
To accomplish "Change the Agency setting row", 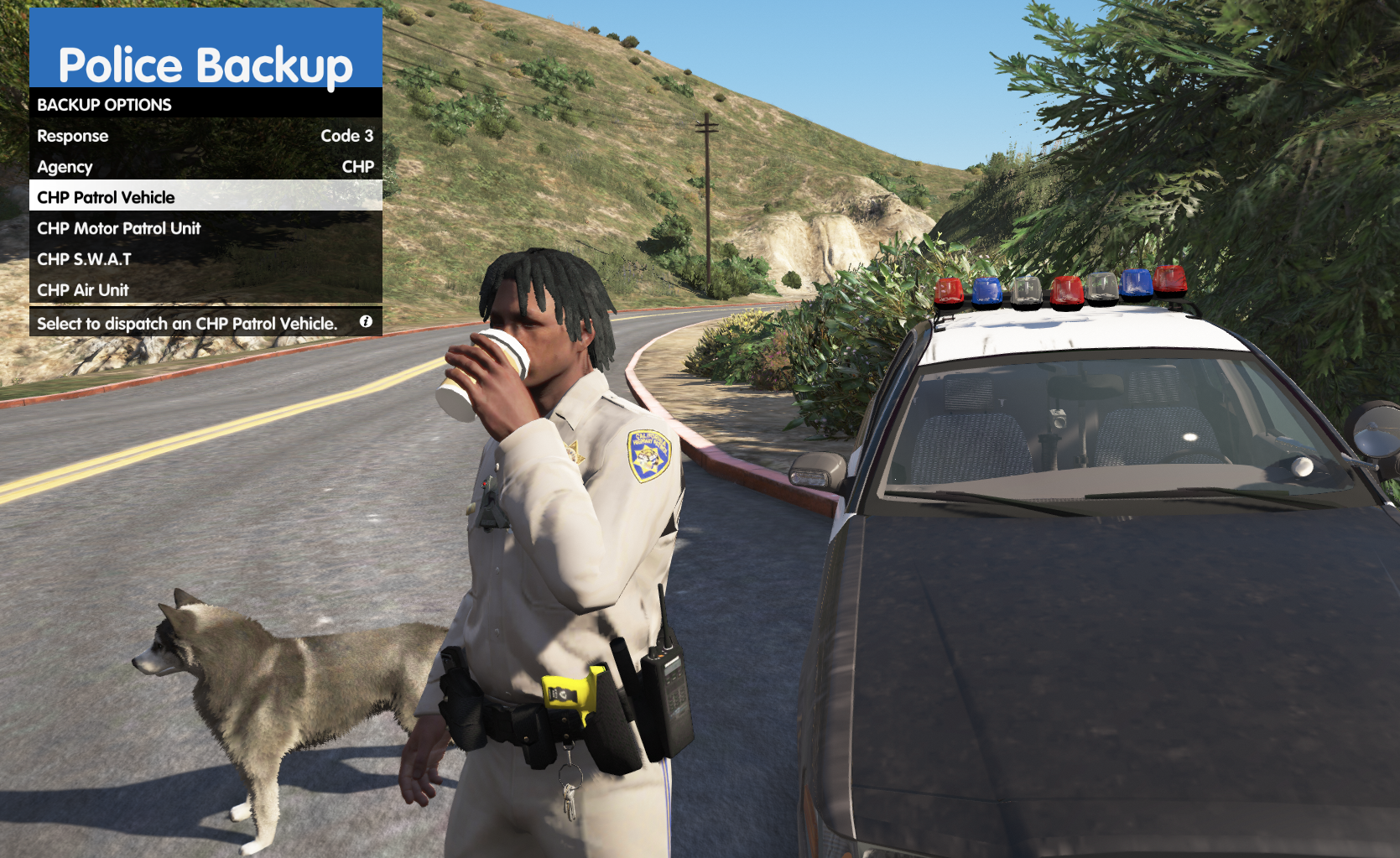I will click(206, 167).
